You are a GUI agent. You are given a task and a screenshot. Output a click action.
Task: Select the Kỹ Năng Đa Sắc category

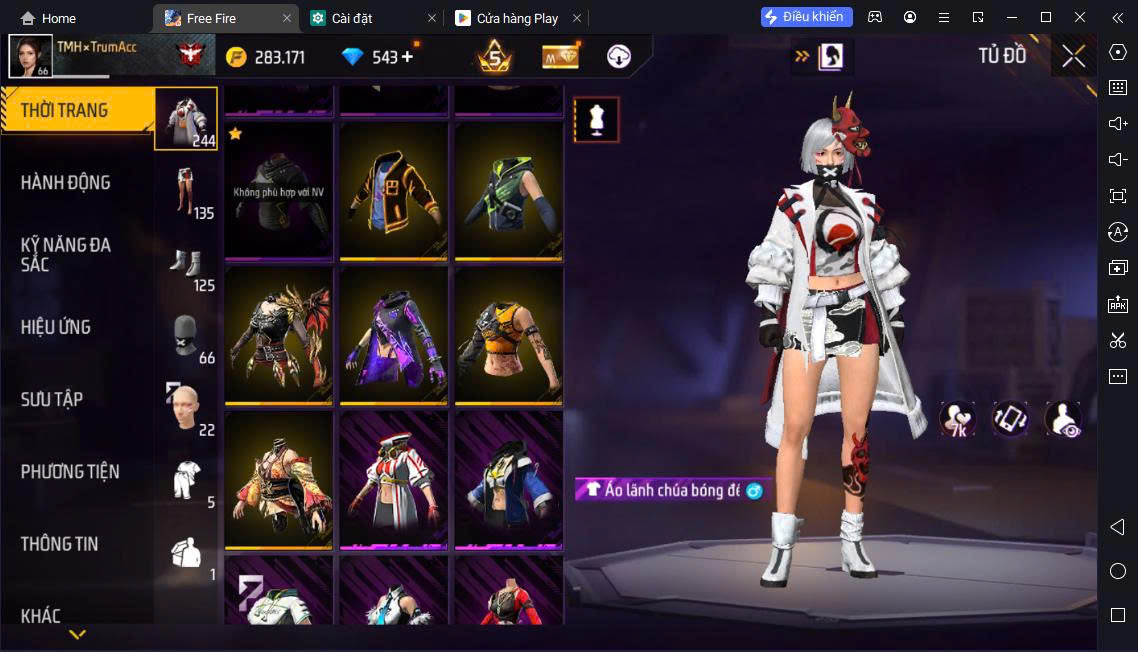coord(66,254)
